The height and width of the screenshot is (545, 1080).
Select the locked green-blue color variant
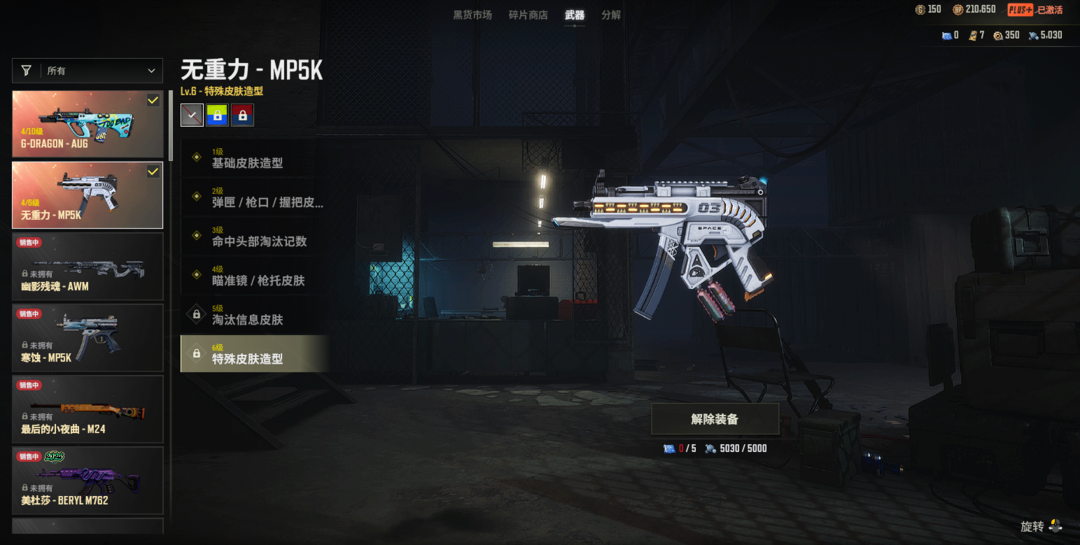coord(217,115)
